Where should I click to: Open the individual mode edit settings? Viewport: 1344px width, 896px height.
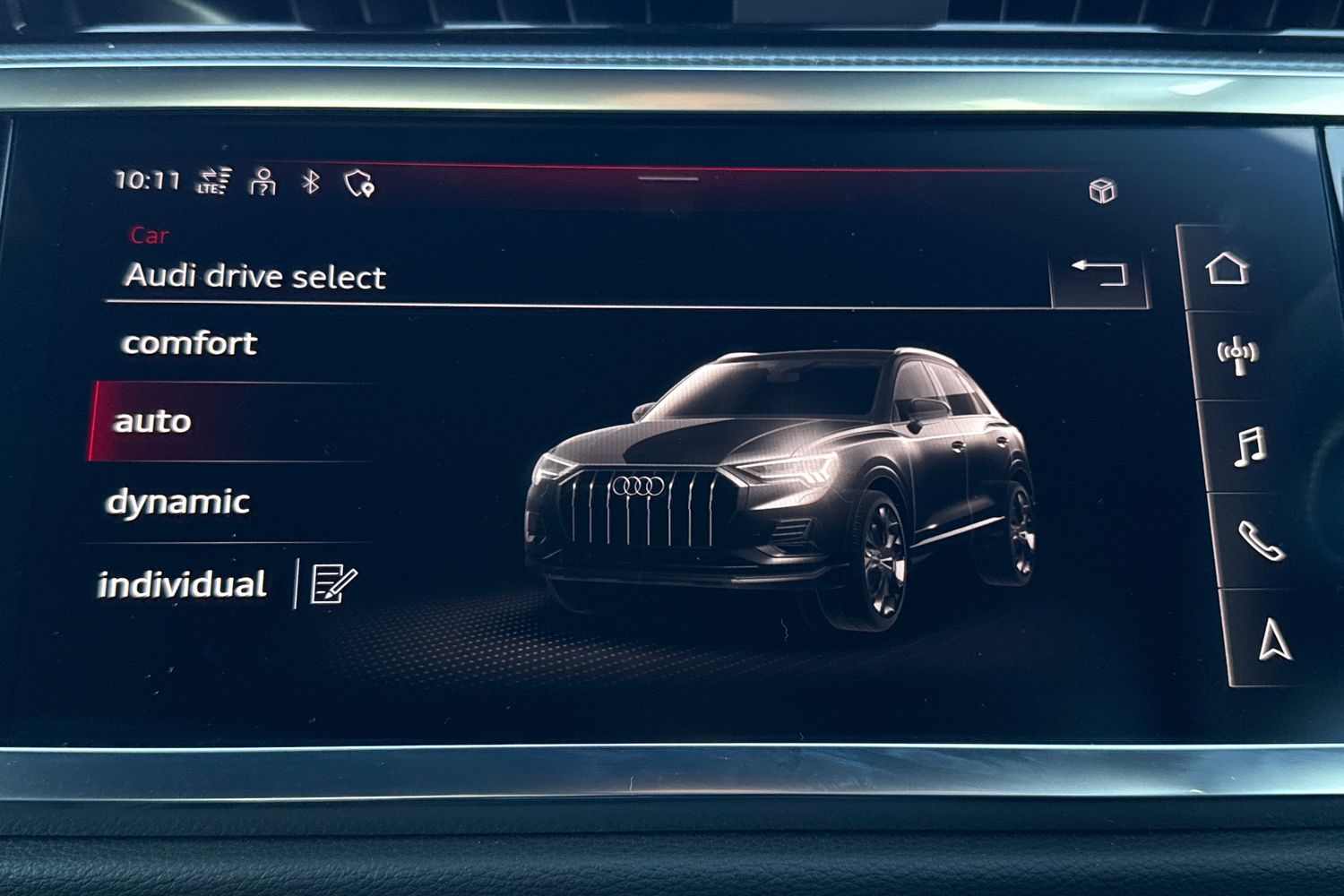tap(330, 582)
